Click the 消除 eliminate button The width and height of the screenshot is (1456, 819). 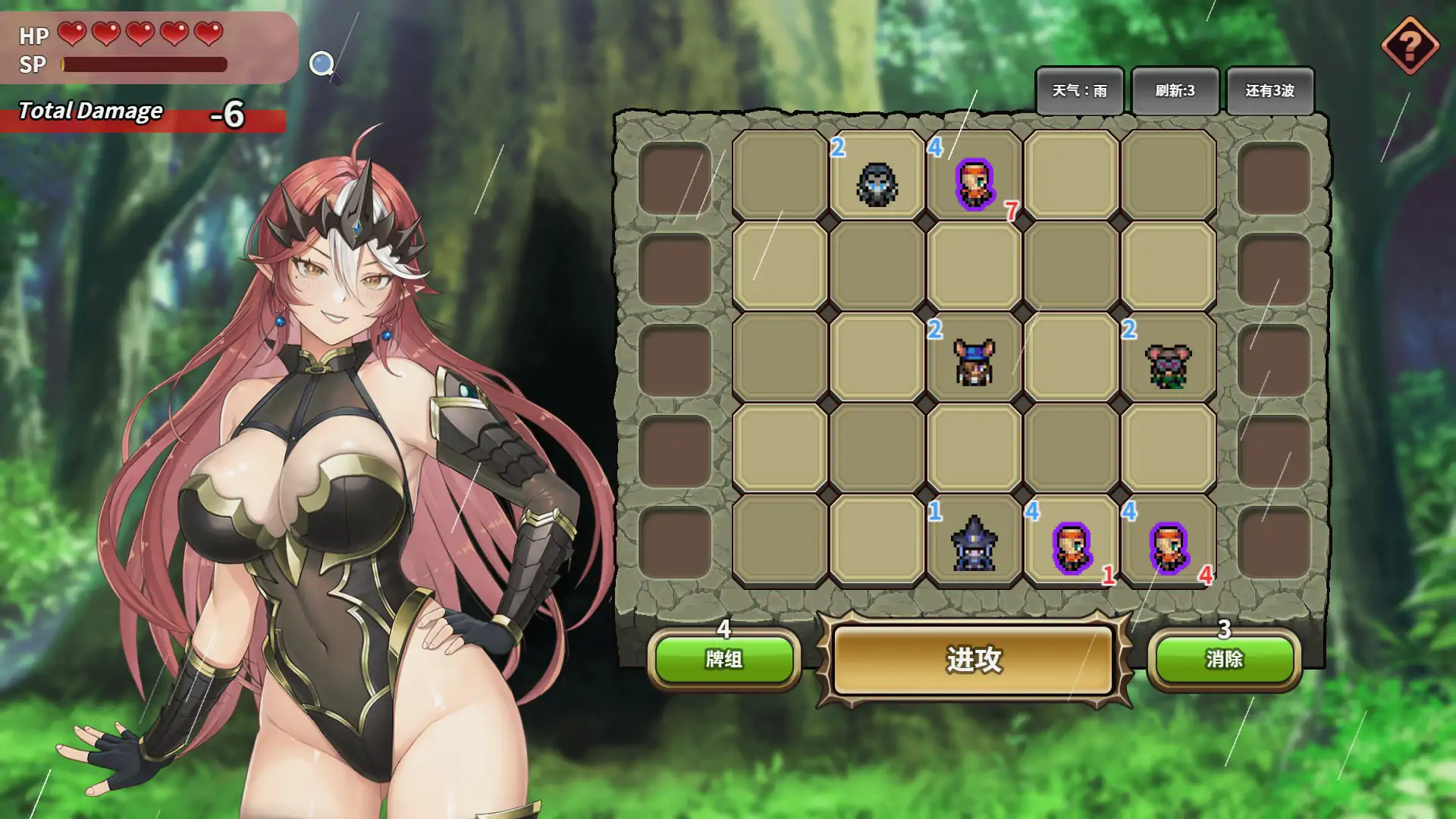tap(1223, 661)
